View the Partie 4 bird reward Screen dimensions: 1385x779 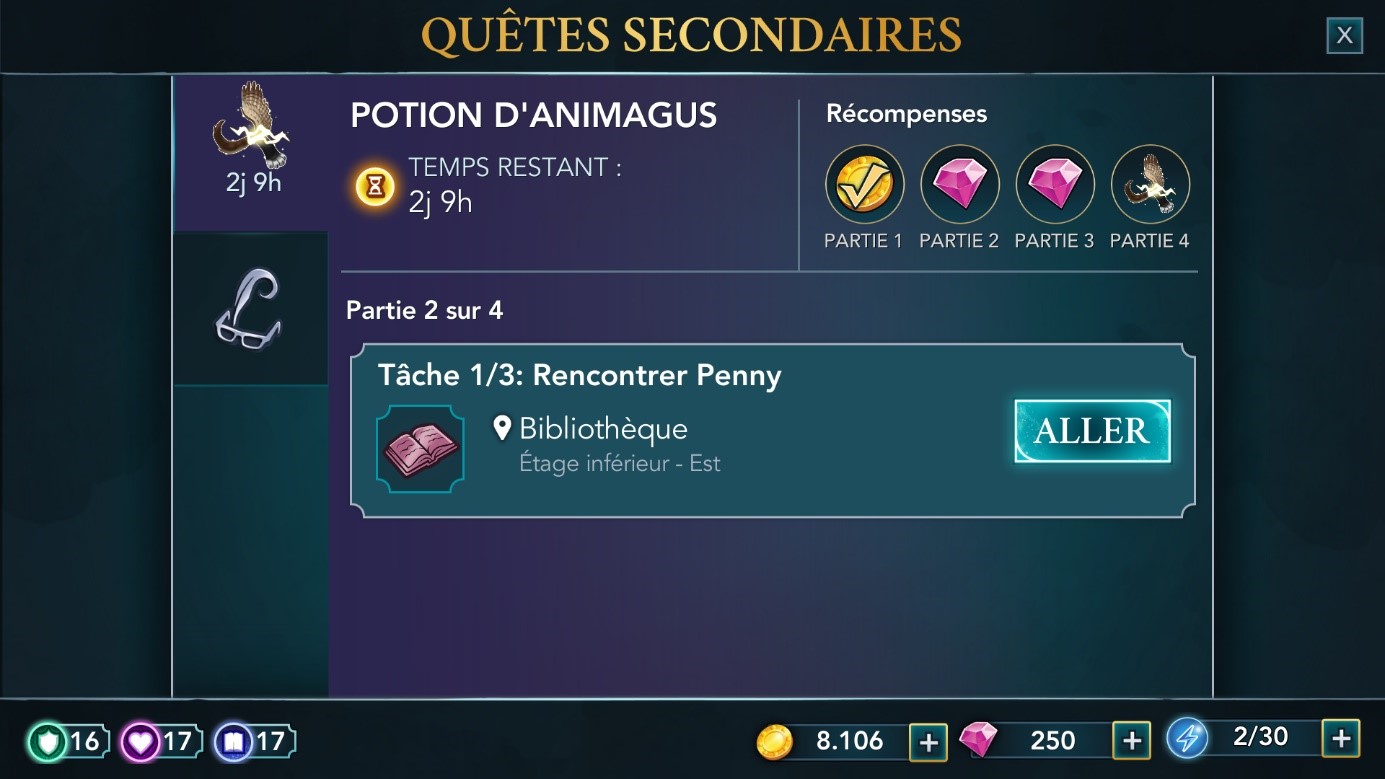[x=1150, y=184]
